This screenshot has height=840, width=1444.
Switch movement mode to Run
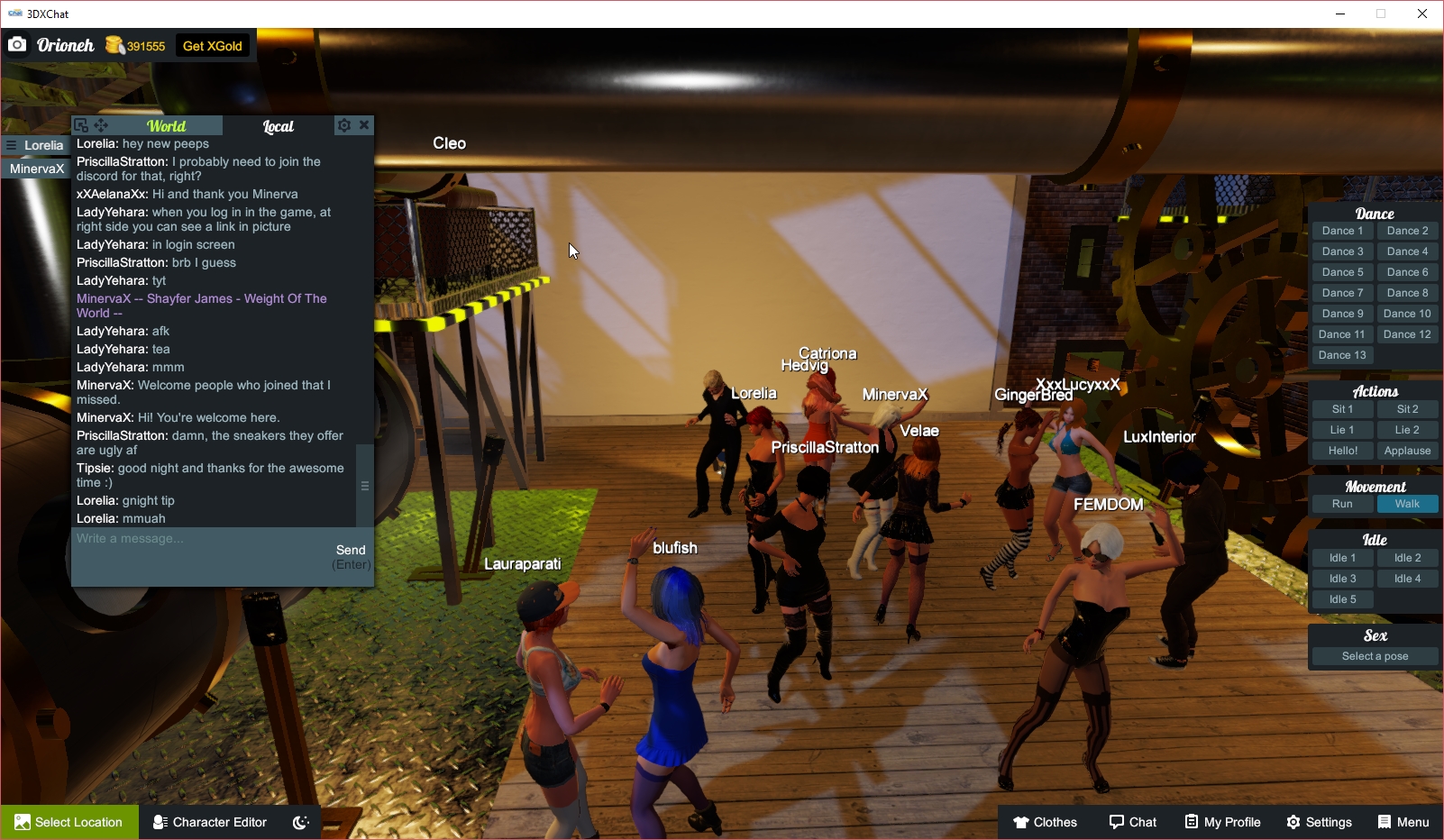click(x=1342, y=504)
